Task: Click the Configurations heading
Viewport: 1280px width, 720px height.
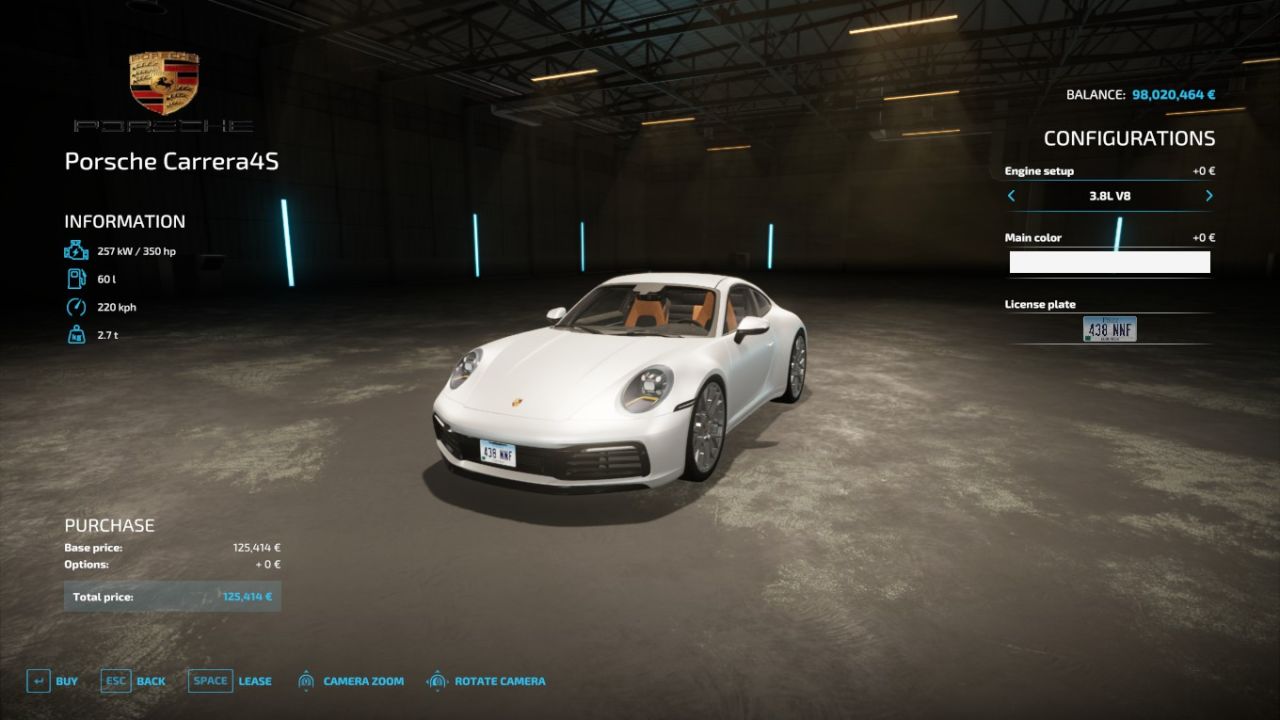Action: (1128, 138)
